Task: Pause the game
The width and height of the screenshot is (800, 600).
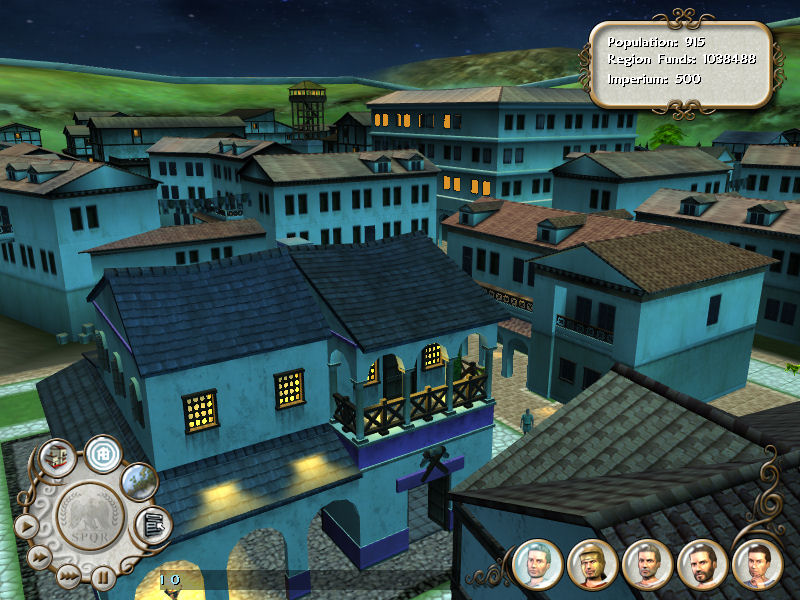Action: pyautogui.click(x=102, y=576)
